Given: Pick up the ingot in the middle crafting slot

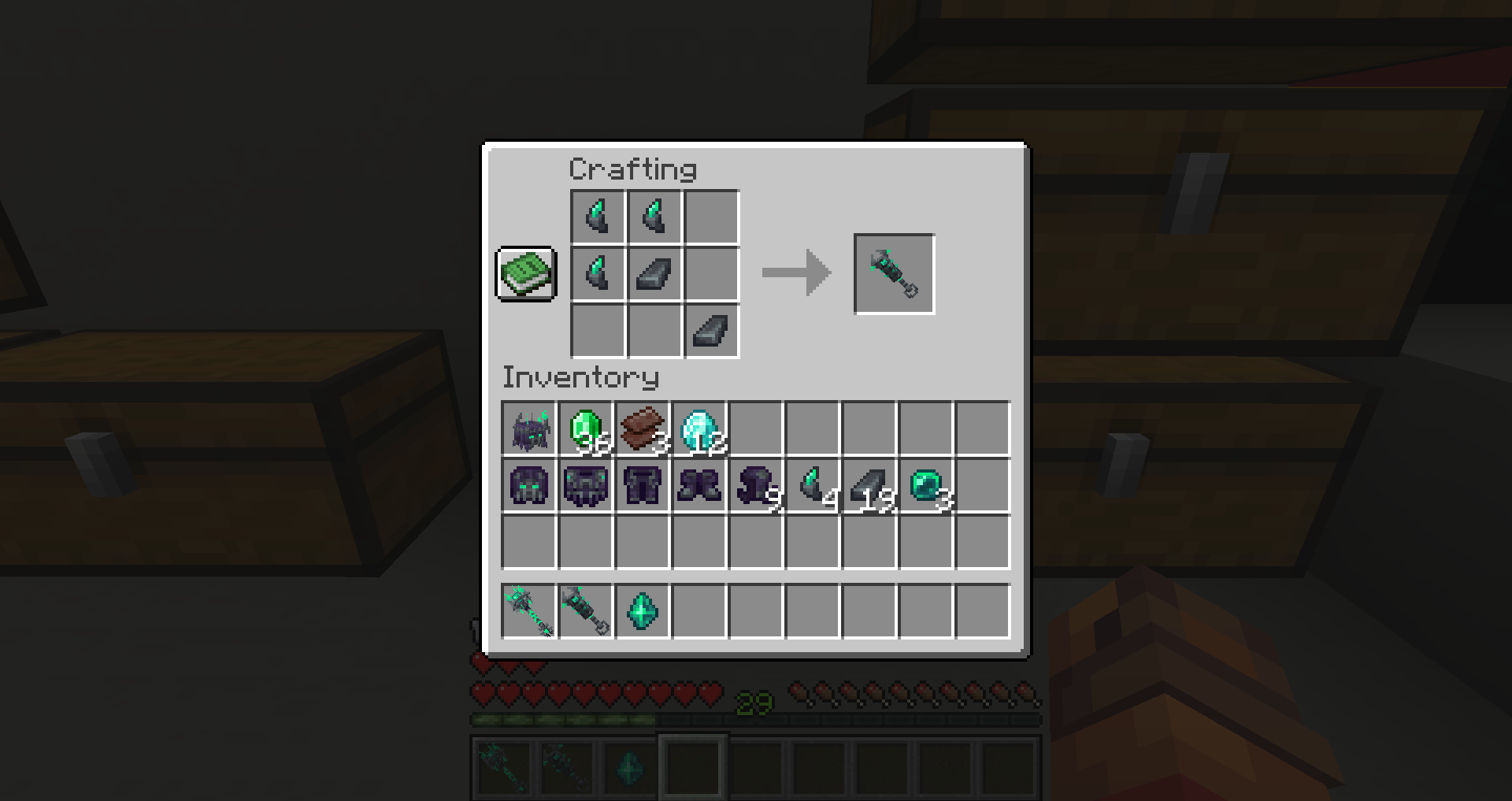Looking at the screenshot, I should pyautogui.click(x=653, y=273).
